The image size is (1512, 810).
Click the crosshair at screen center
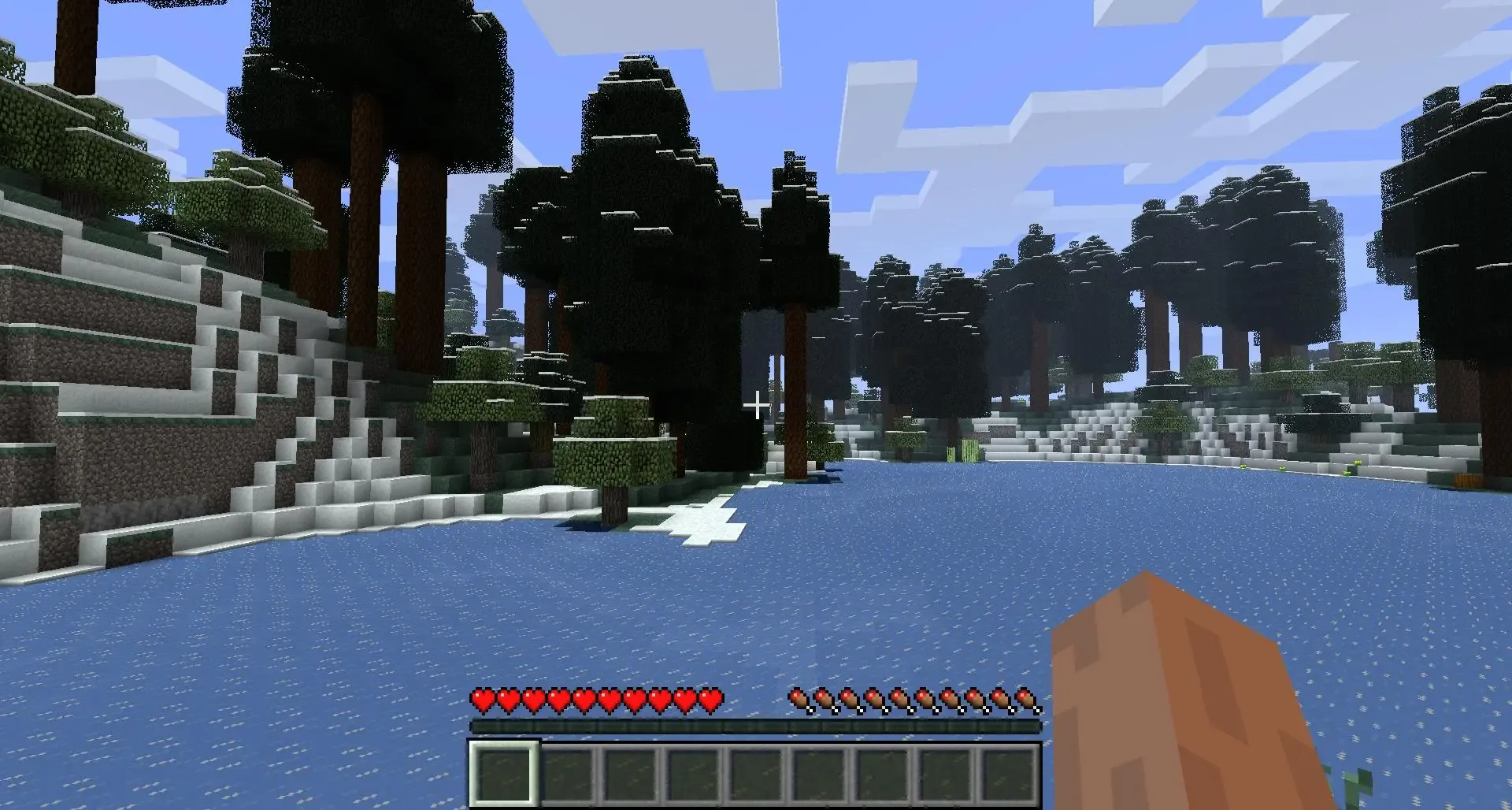(x=758, y=404)
